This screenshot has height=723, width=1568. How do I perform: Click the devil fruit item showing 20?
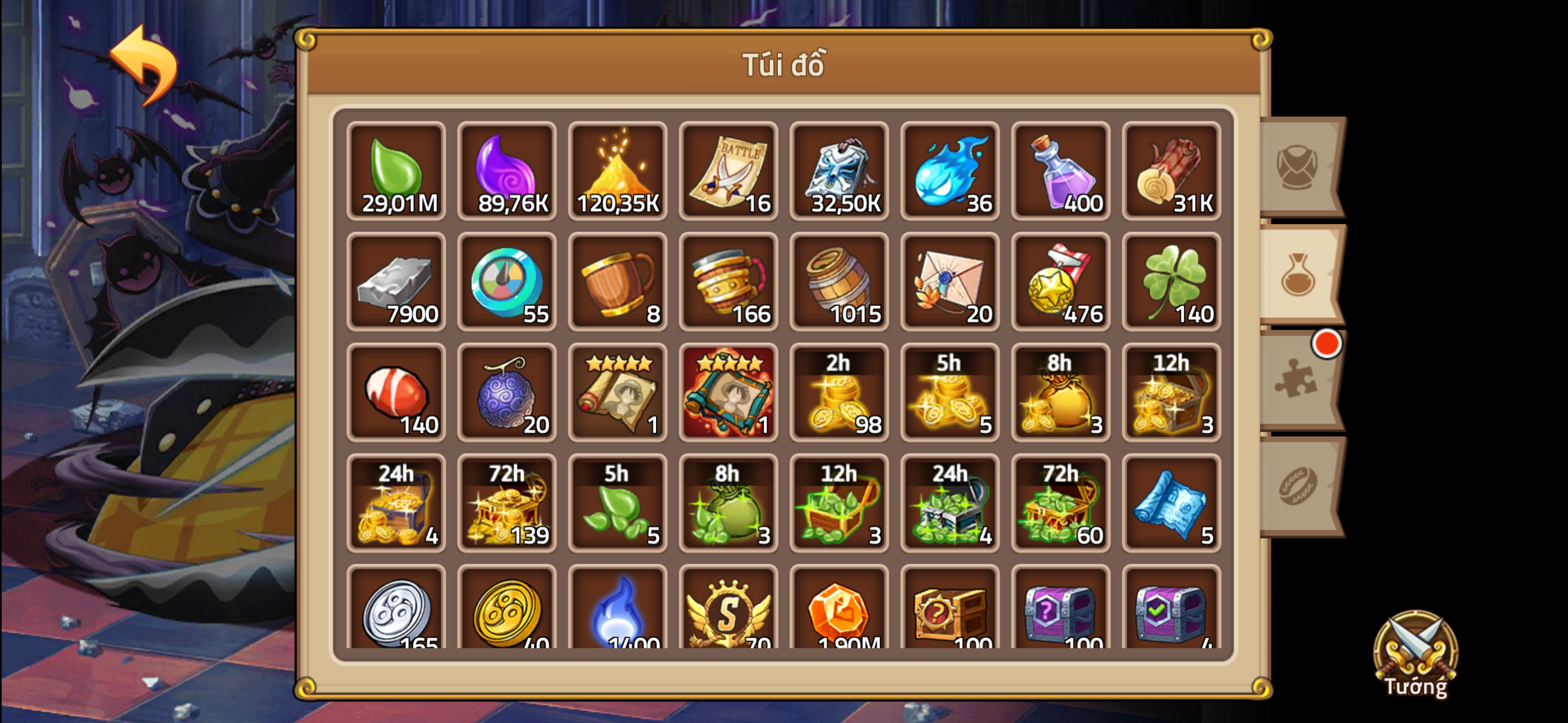[506, 392]
